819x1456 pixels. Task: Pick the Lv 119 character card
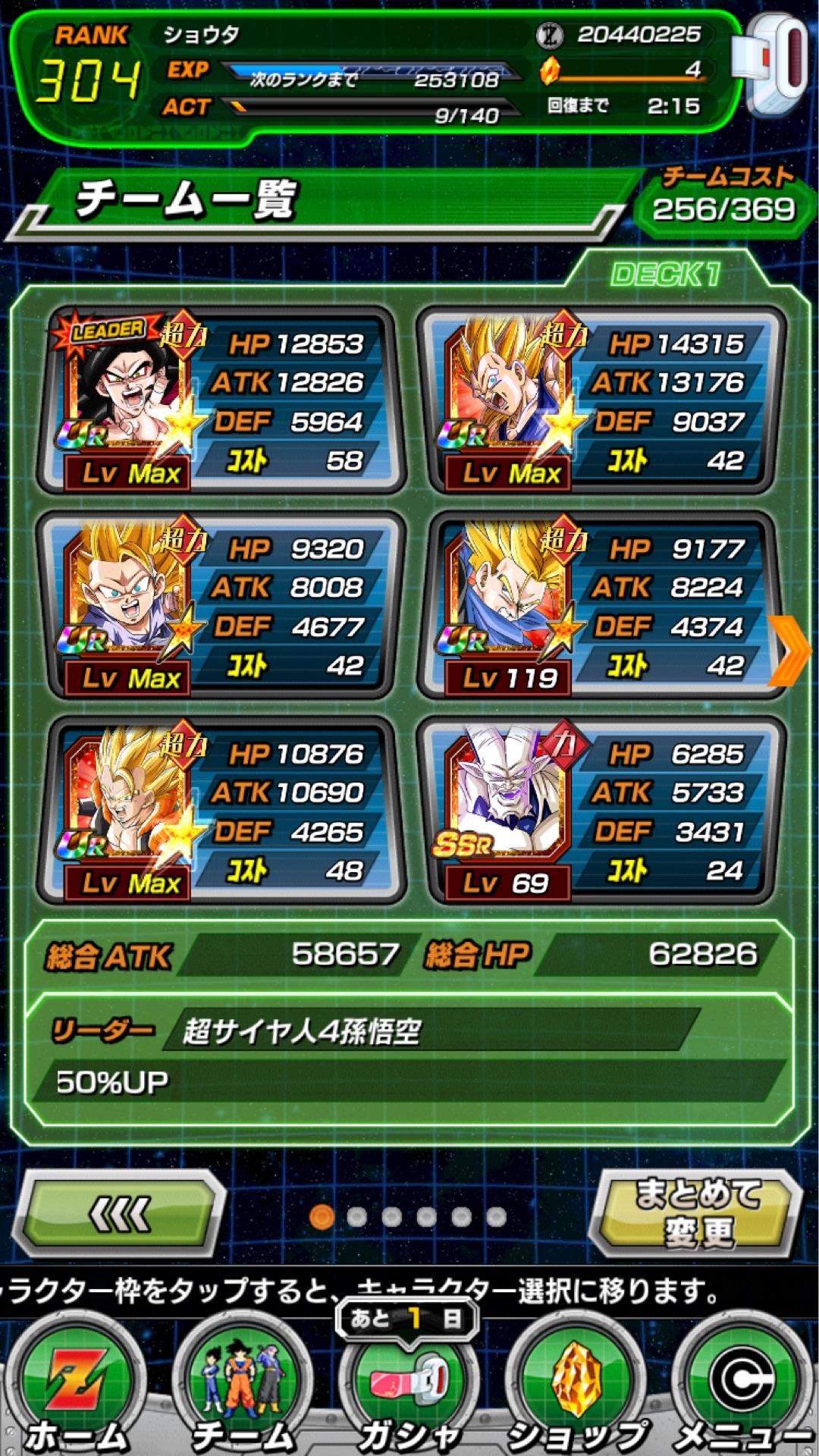pyautogui.click(x=601, y=605)
